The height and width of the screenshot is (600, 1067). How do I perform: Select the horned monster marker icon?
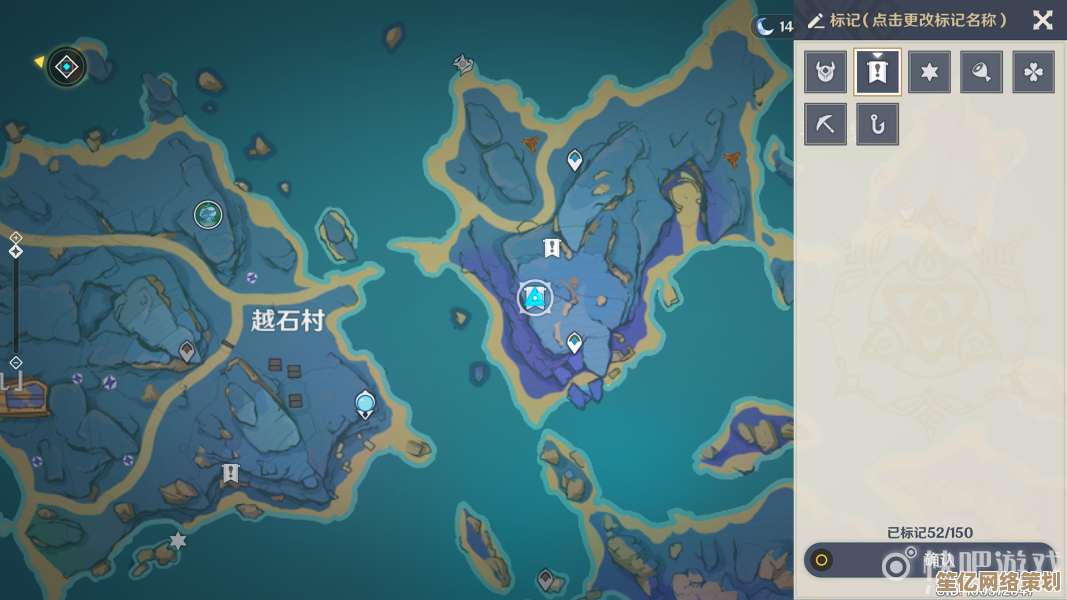(825, 72)
